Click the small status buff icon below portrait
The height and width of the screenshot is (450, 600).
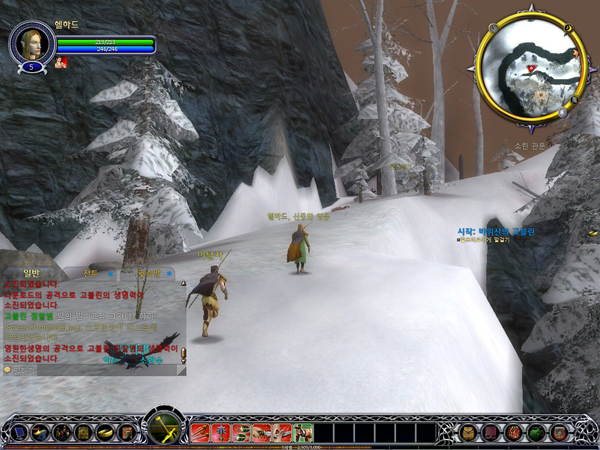click(62, 62)
